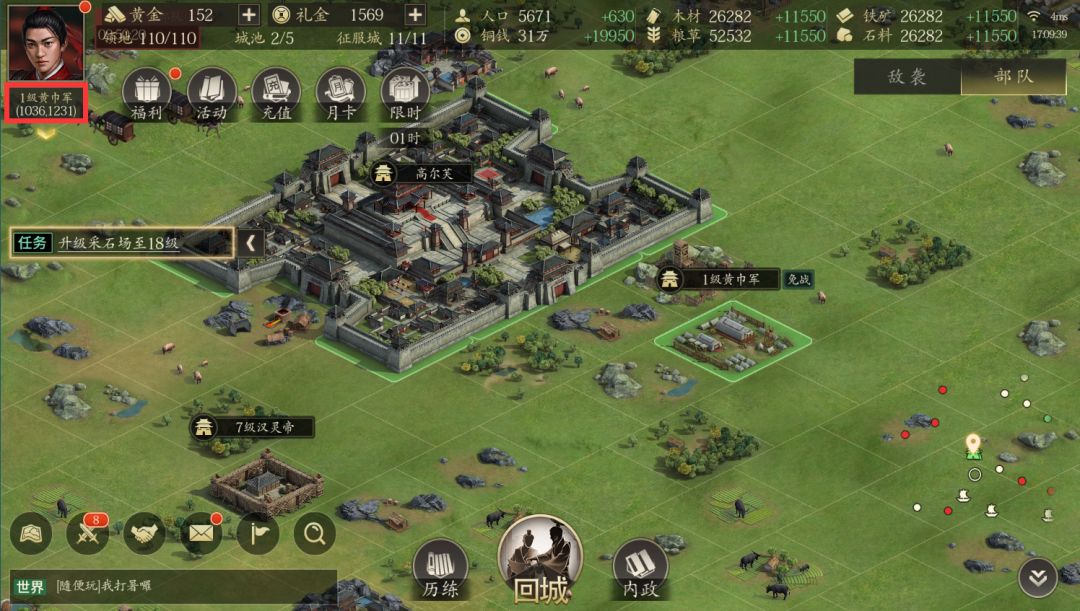Open the 升级采石场至18级 task
The image size is (1080, 611).
(x=122, y=242)
